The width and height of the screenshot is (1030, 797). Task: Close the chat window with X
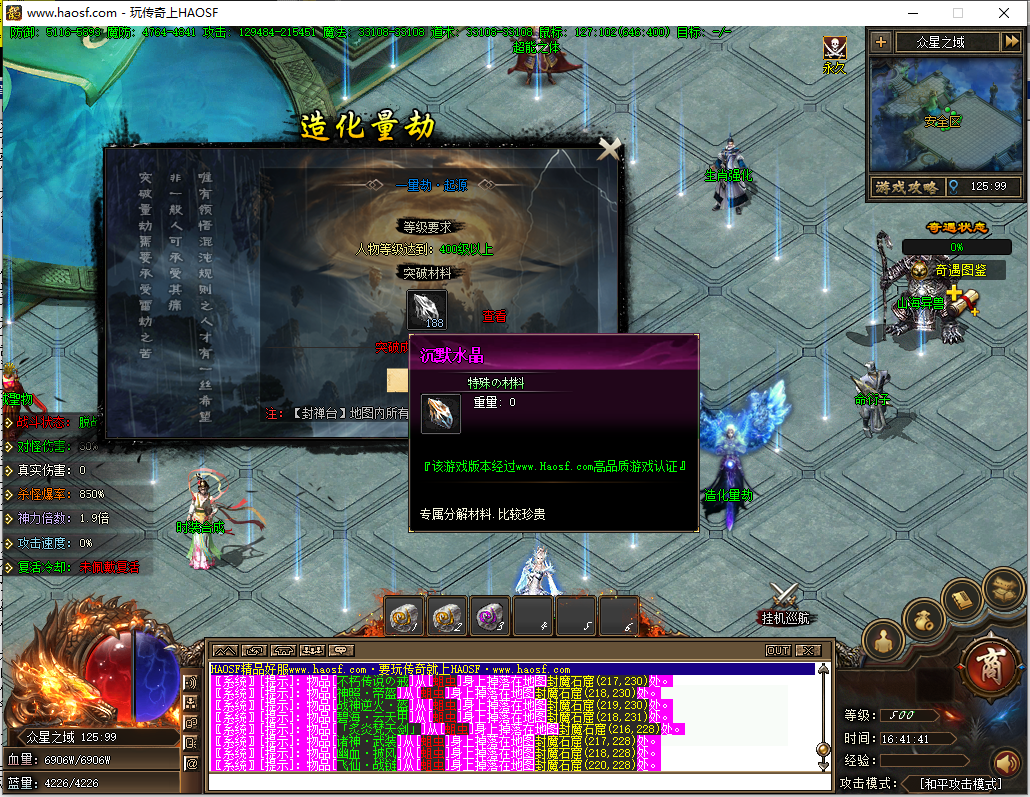(x=808, y=650)
